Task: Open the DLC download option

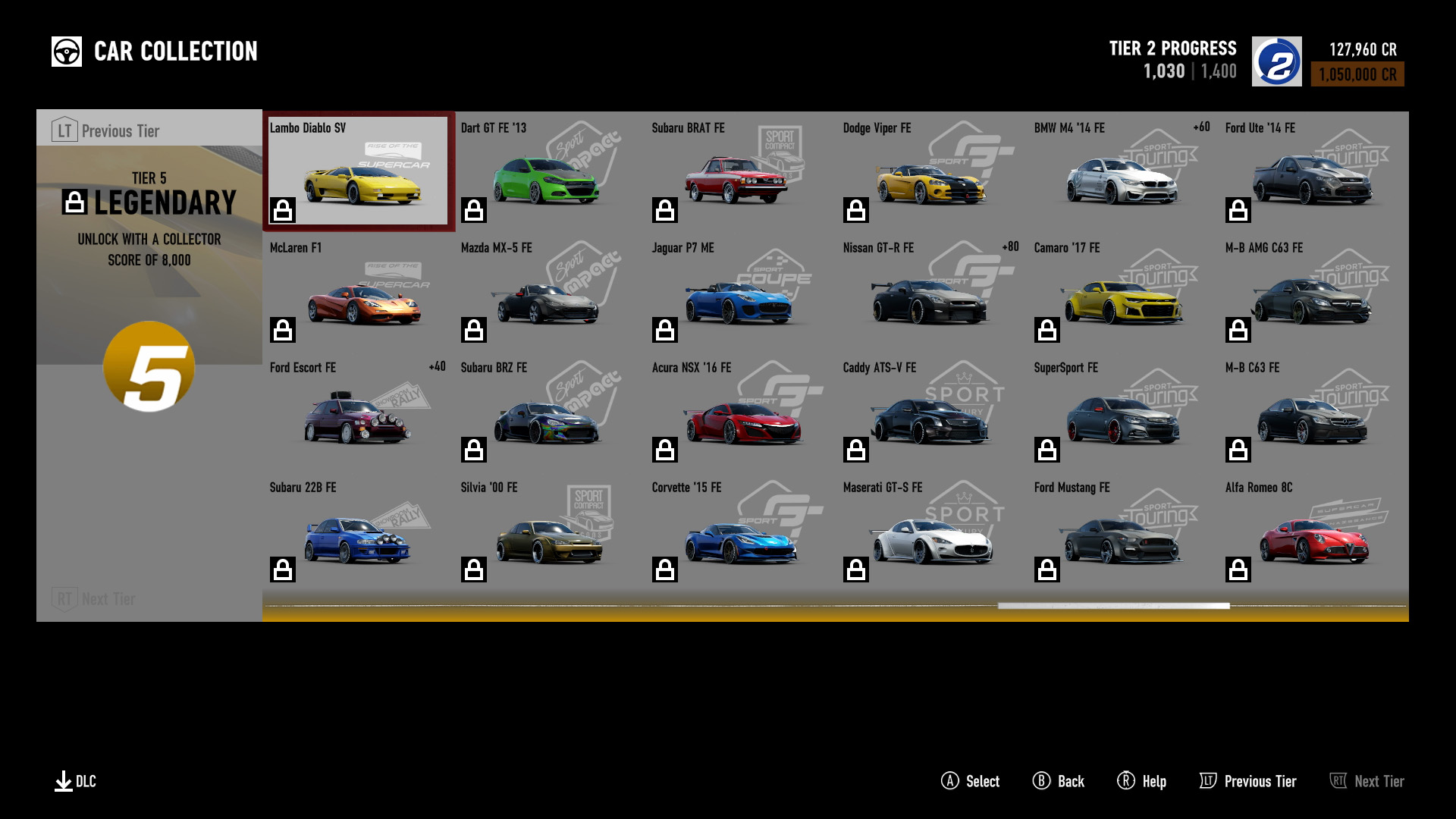Action: click(x=75, y=781)
